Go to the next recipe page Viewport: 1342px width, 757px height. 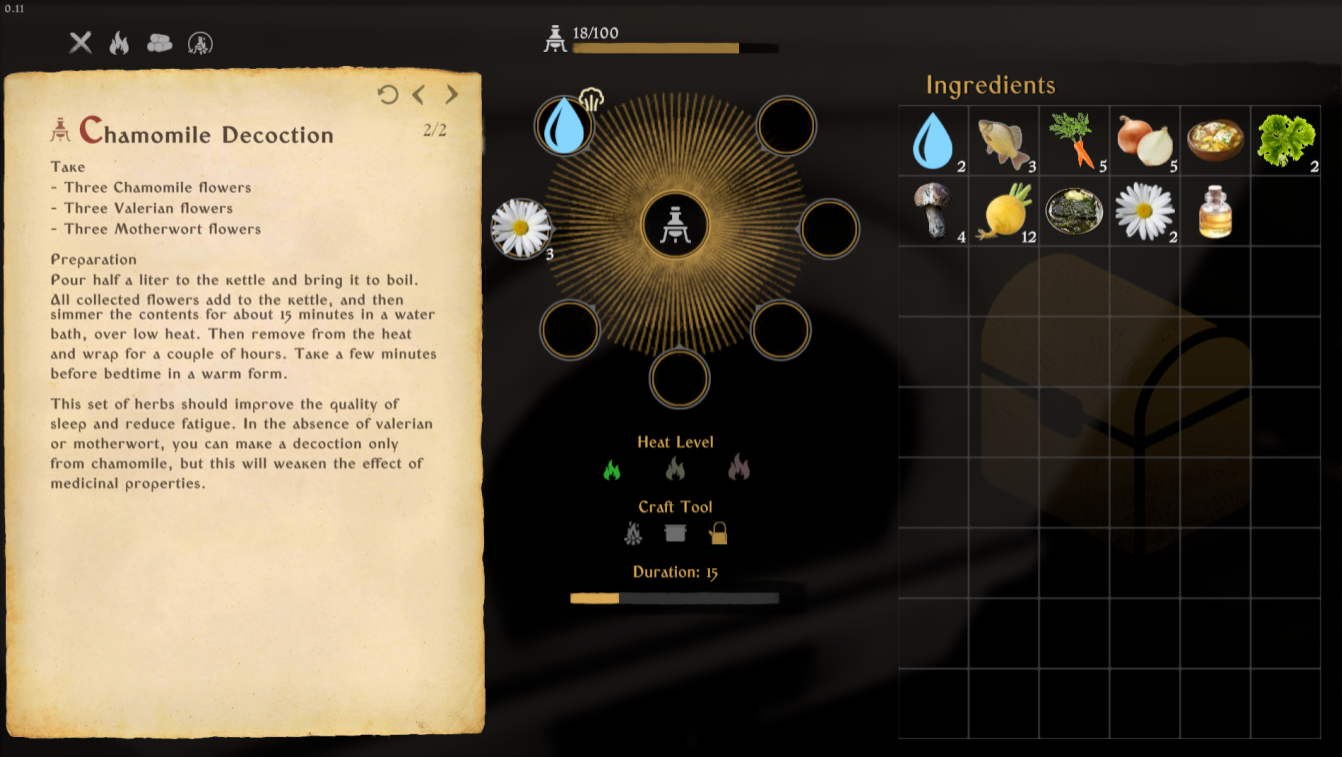(452, 94)
